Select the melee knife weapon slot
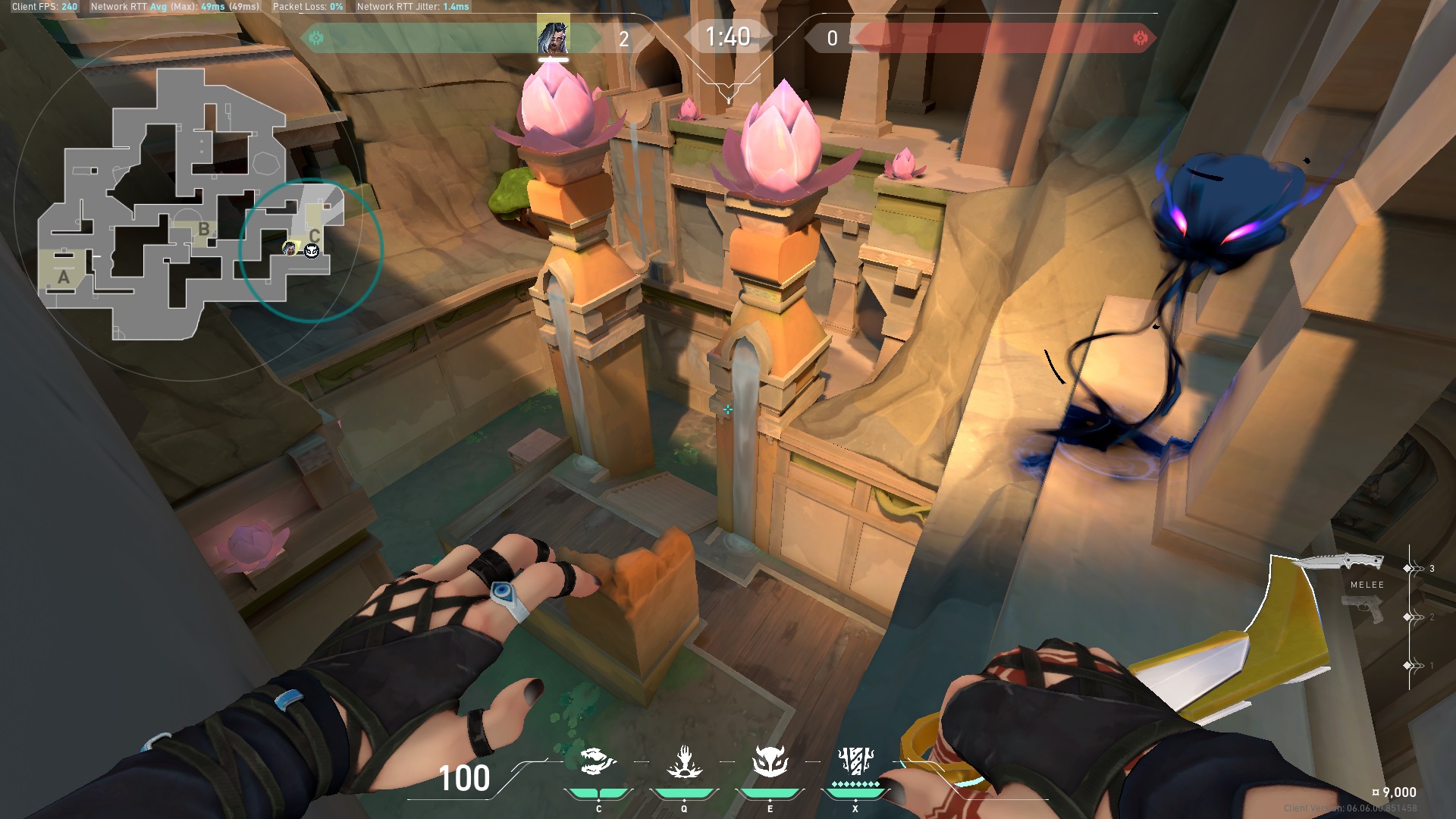This screenshot has height=819, width=1456. (x=1338, y=563)
